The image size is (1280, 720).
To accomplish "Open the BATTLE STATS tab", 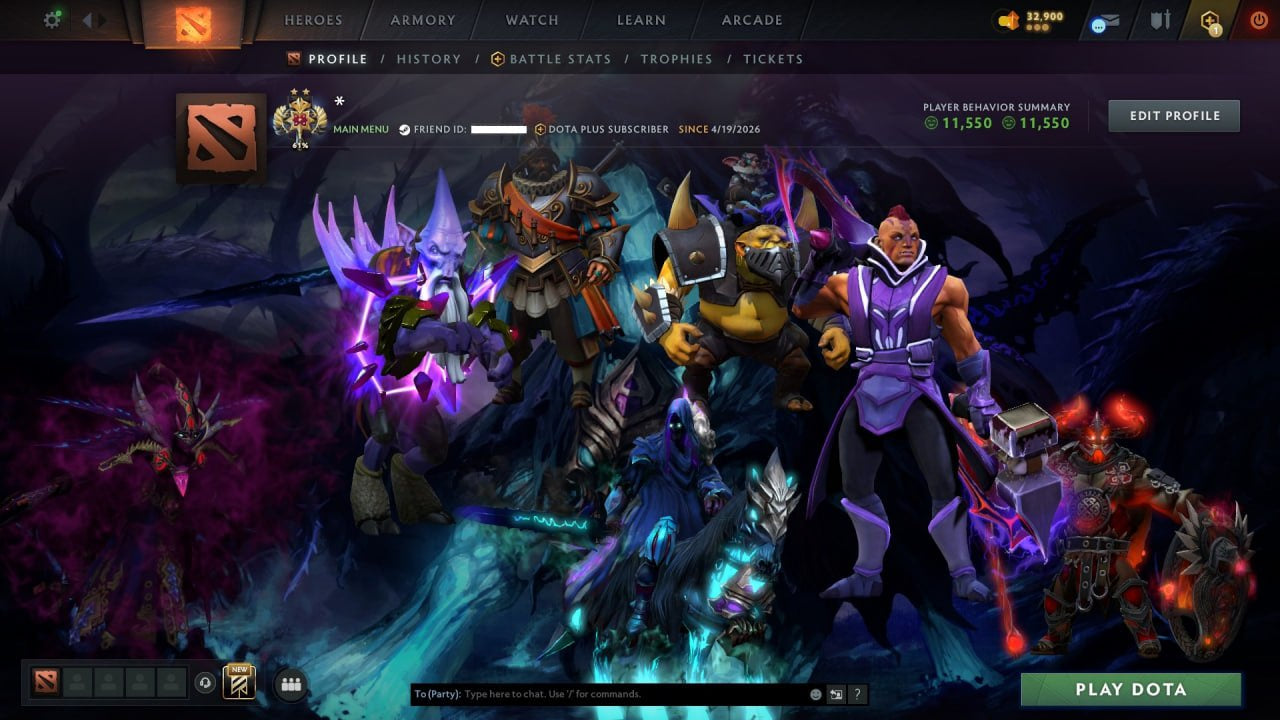I will 560,59.
